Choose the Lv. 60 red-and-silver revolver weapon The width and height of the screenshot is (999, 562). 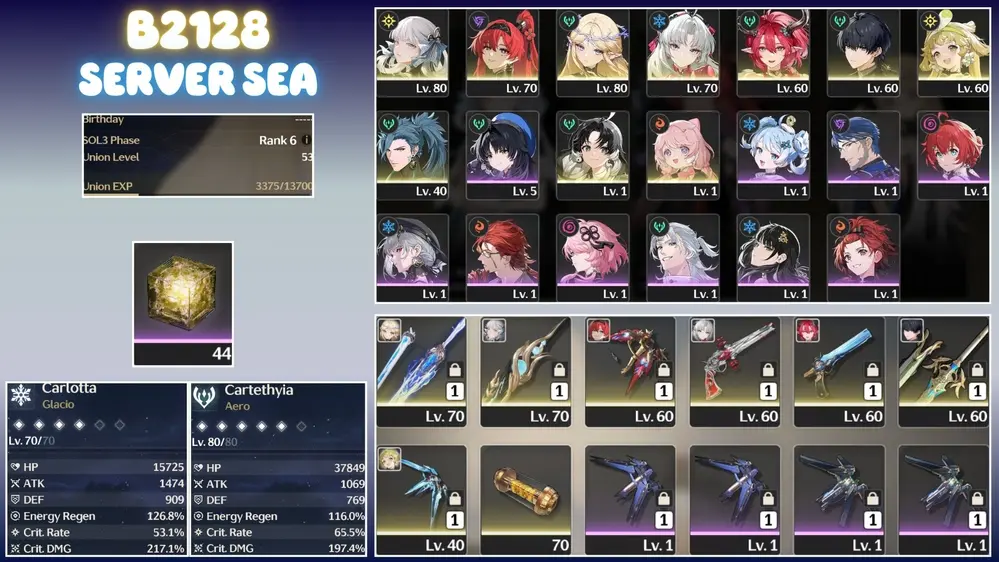pos(734,371)
